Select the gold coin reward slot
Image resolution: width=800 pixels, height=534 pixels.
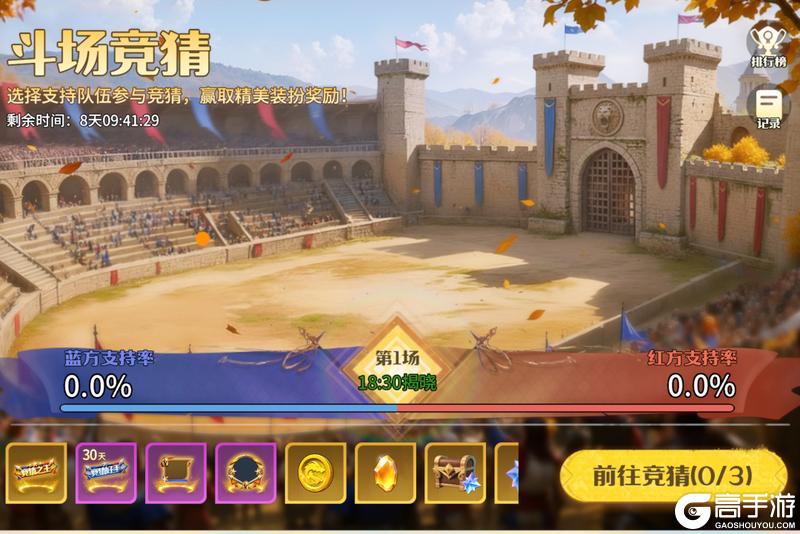tap(316, 473)
